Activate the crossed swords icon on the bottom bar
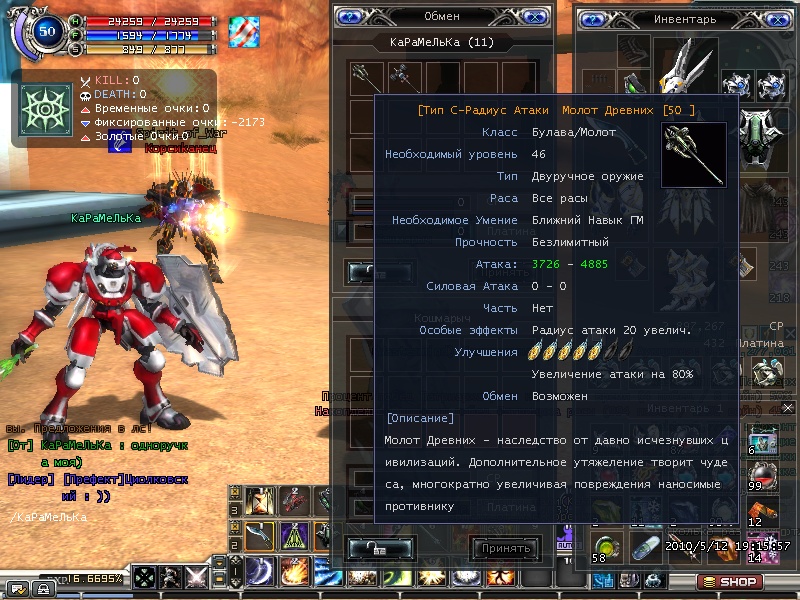 coord(197,577)
